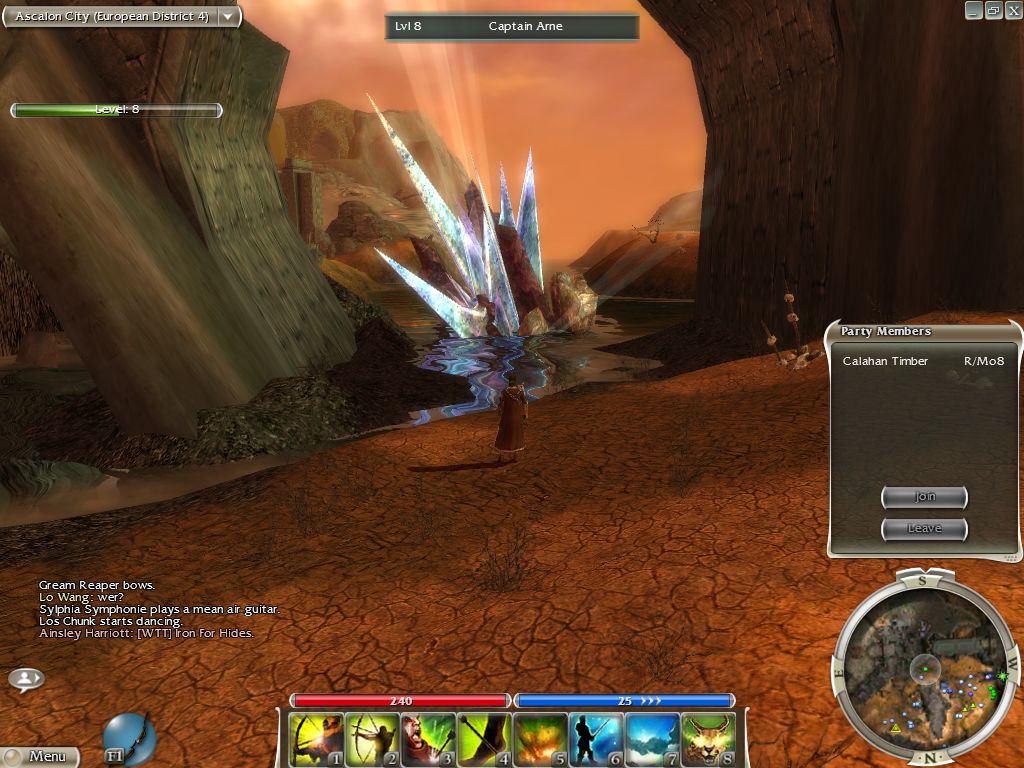Leave the party with the Leave button
The image size is (1024, 768).
[x=924, y=528]
